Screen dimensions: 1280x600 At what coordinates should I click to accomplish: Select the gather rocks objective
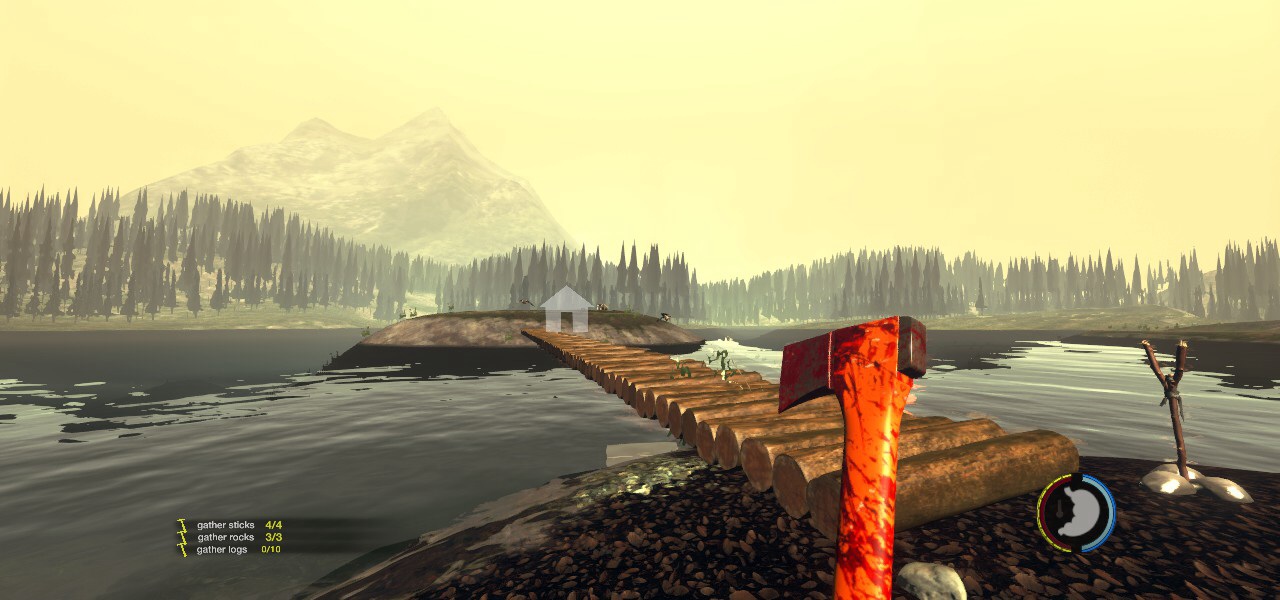point(225,537)
